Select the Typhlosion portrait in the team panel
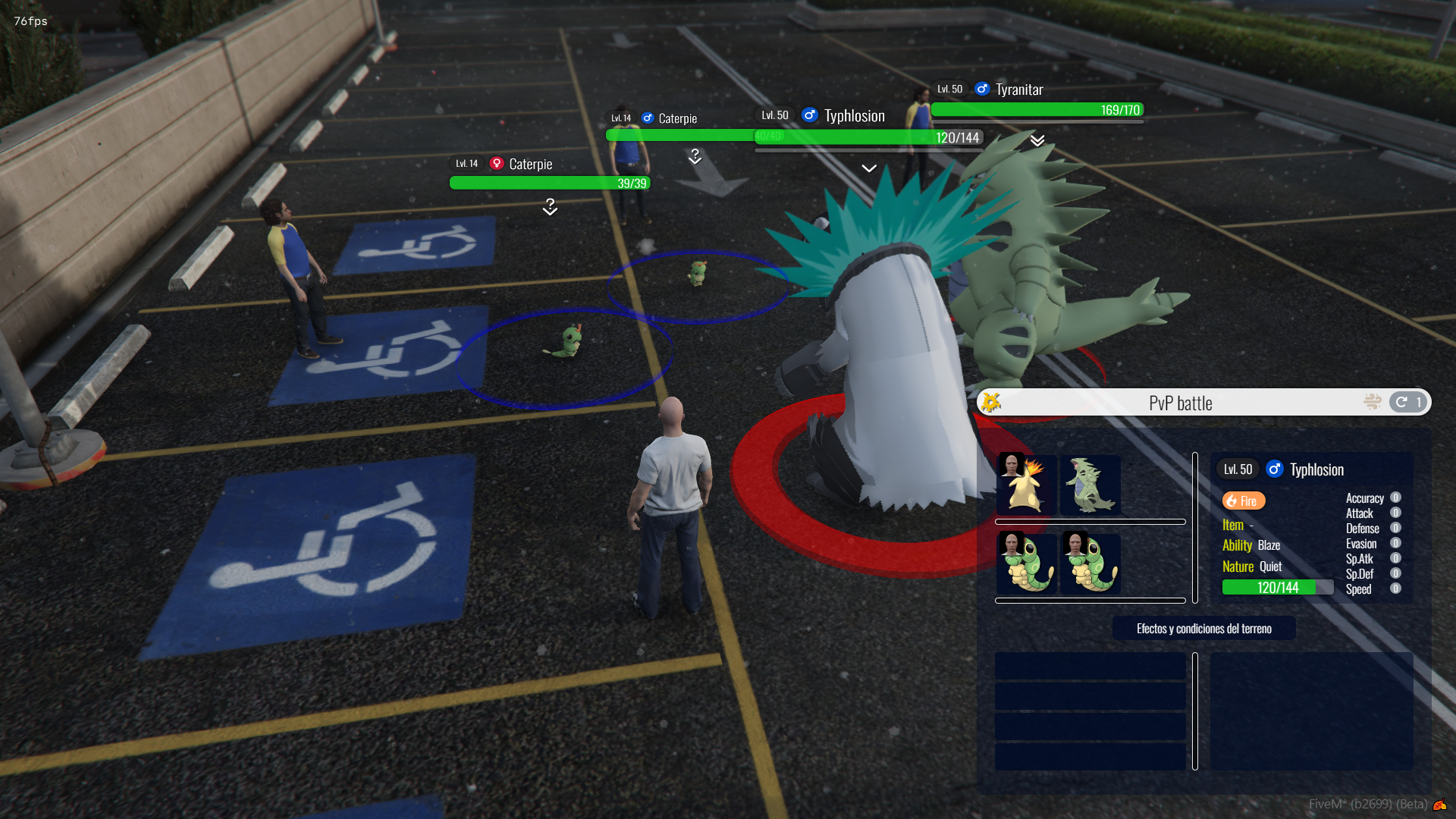Screen dimensions: 1456x819 pyautogui.click(x=1027, y=484)
